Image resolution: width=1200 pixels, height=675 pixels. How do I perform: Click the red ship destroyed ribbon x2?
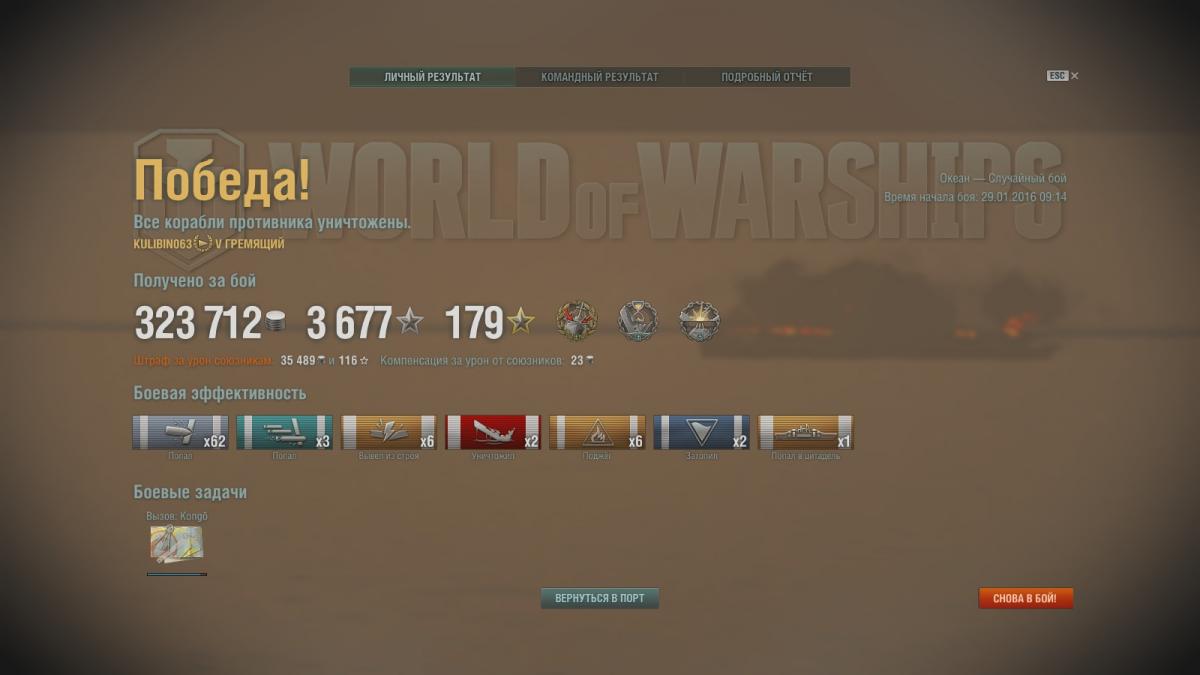(493, 433)
